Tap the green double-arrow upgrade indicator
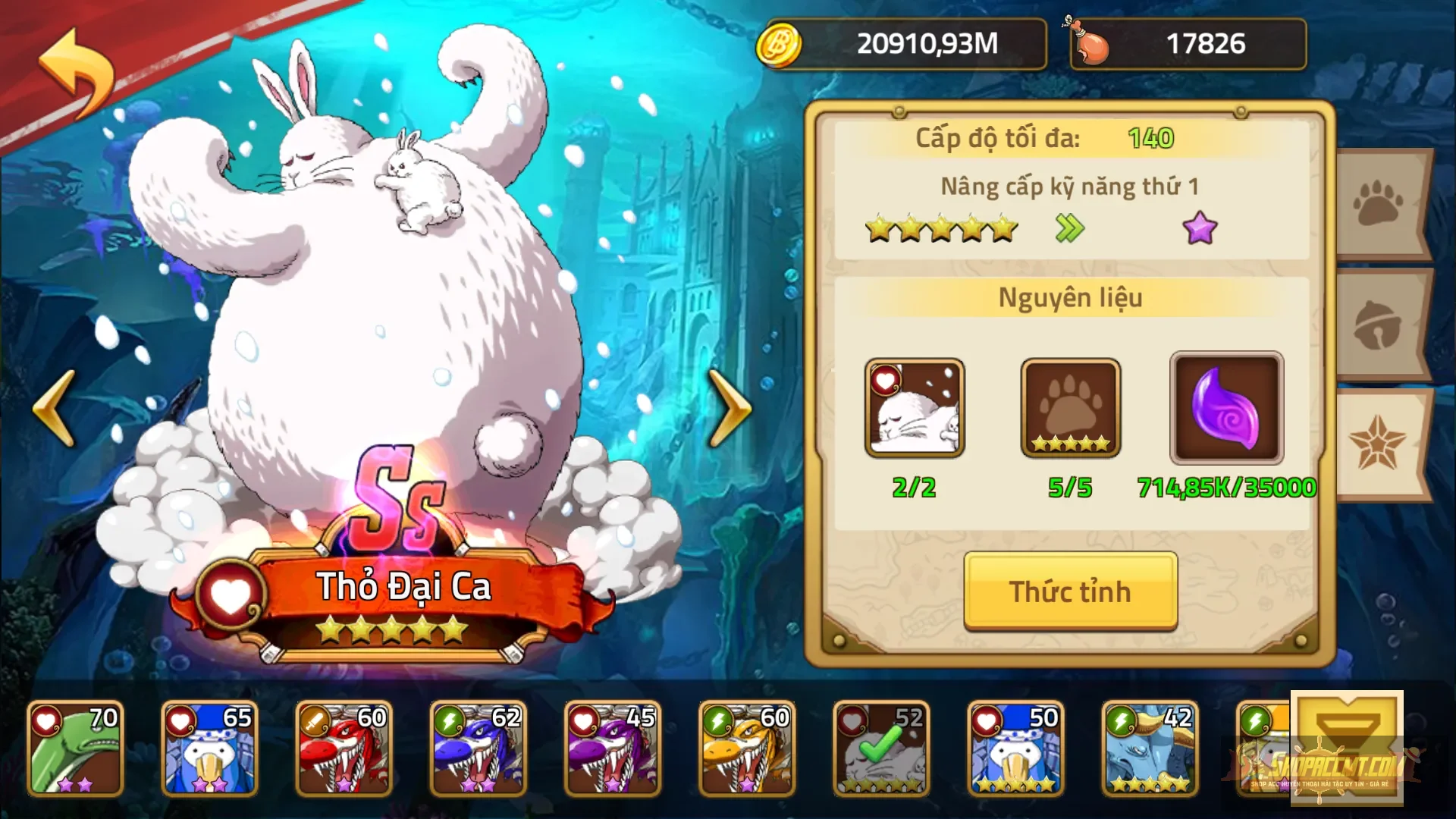This screenshot has width=1456, height=819. [1068, 227]
